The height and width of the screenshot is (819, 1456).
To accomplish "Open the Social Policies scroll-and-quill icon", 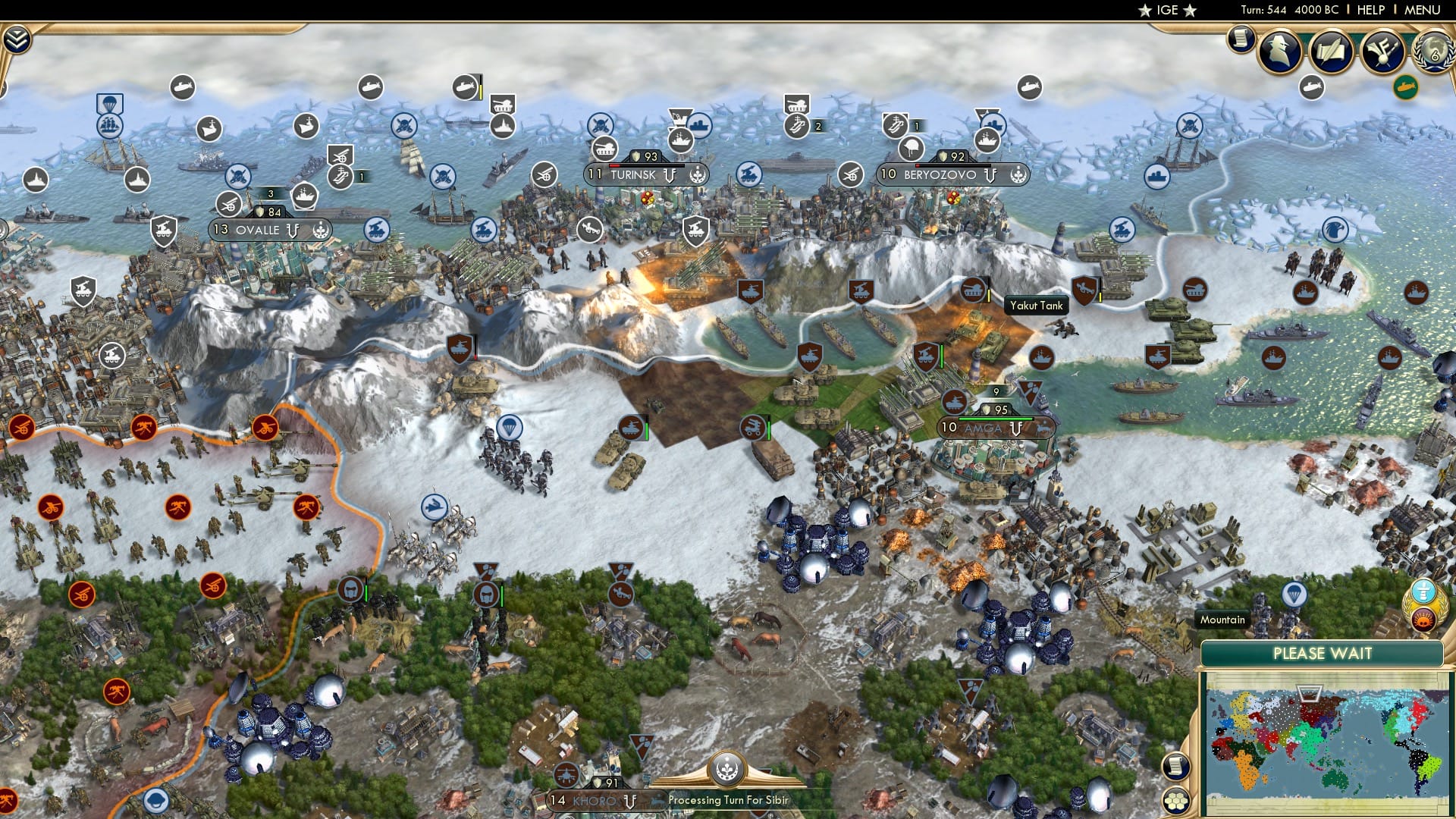I will click(1331, 49).
